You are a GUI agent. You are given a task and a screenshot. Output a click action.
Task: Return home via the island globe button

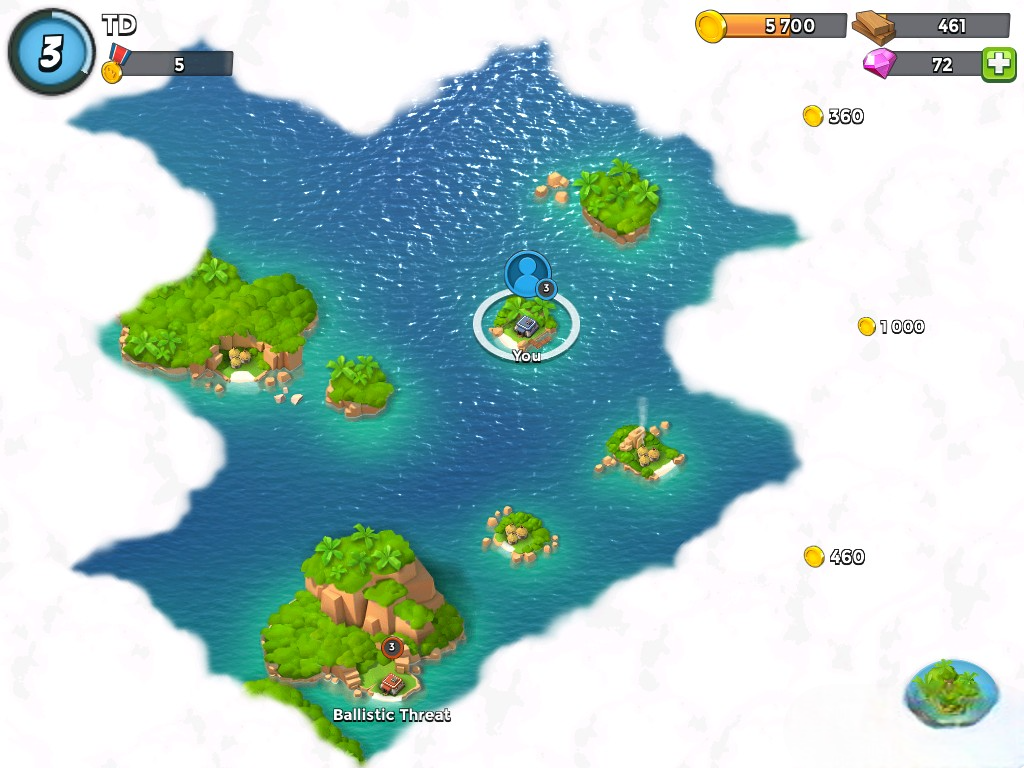click(x=951, y=692)
